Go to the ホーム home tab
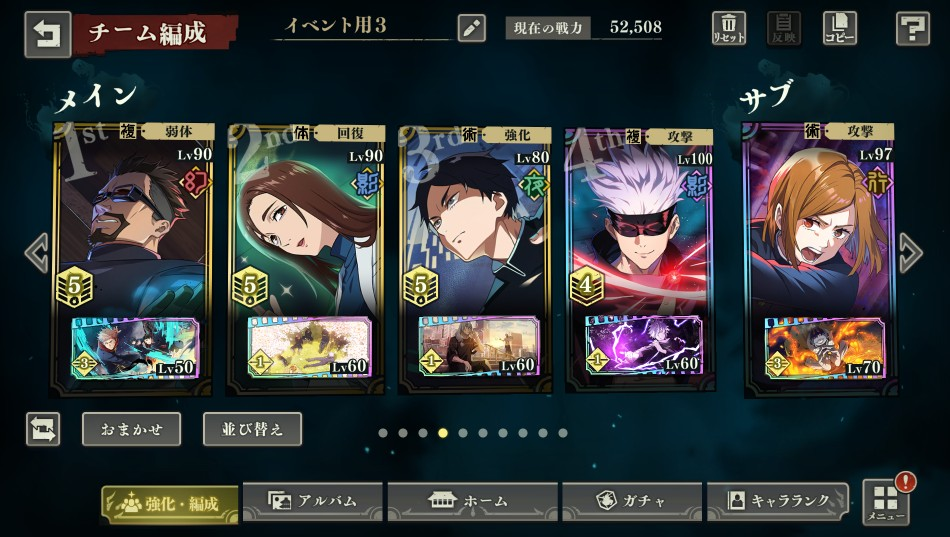The image size is (950, 537). click(472, 501)
